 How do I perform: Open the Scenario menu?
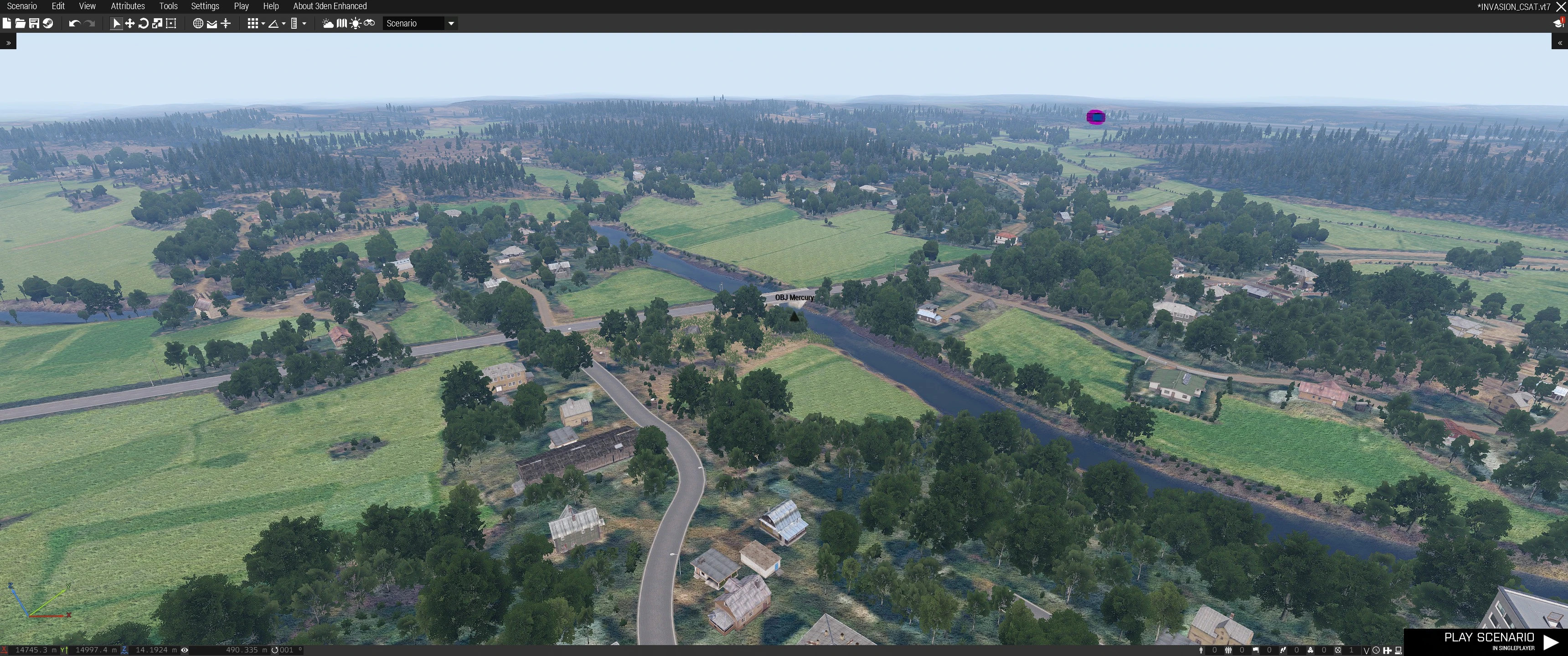pyautogui.click(x=22, y=6)
